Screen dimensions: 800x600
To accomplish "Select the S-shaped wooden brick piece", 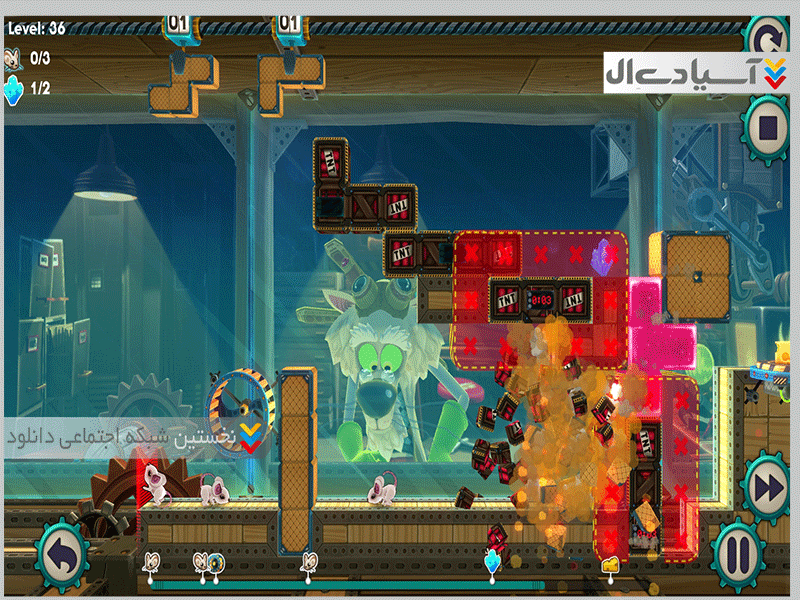I will tap(183, 82).
